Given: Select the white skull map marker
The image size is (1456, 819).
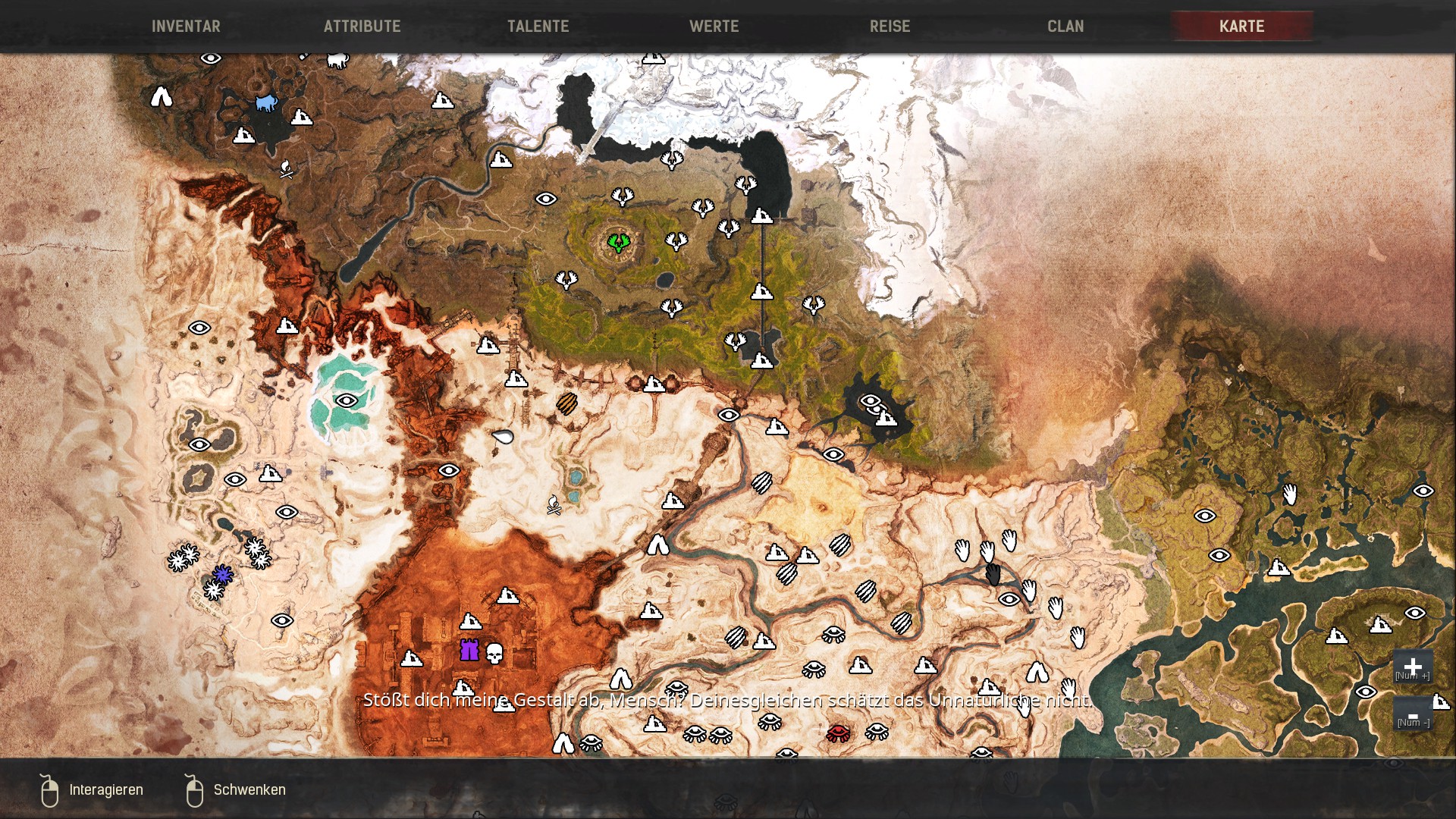Looking at the screenshot, I should click(x=494, y=653).
